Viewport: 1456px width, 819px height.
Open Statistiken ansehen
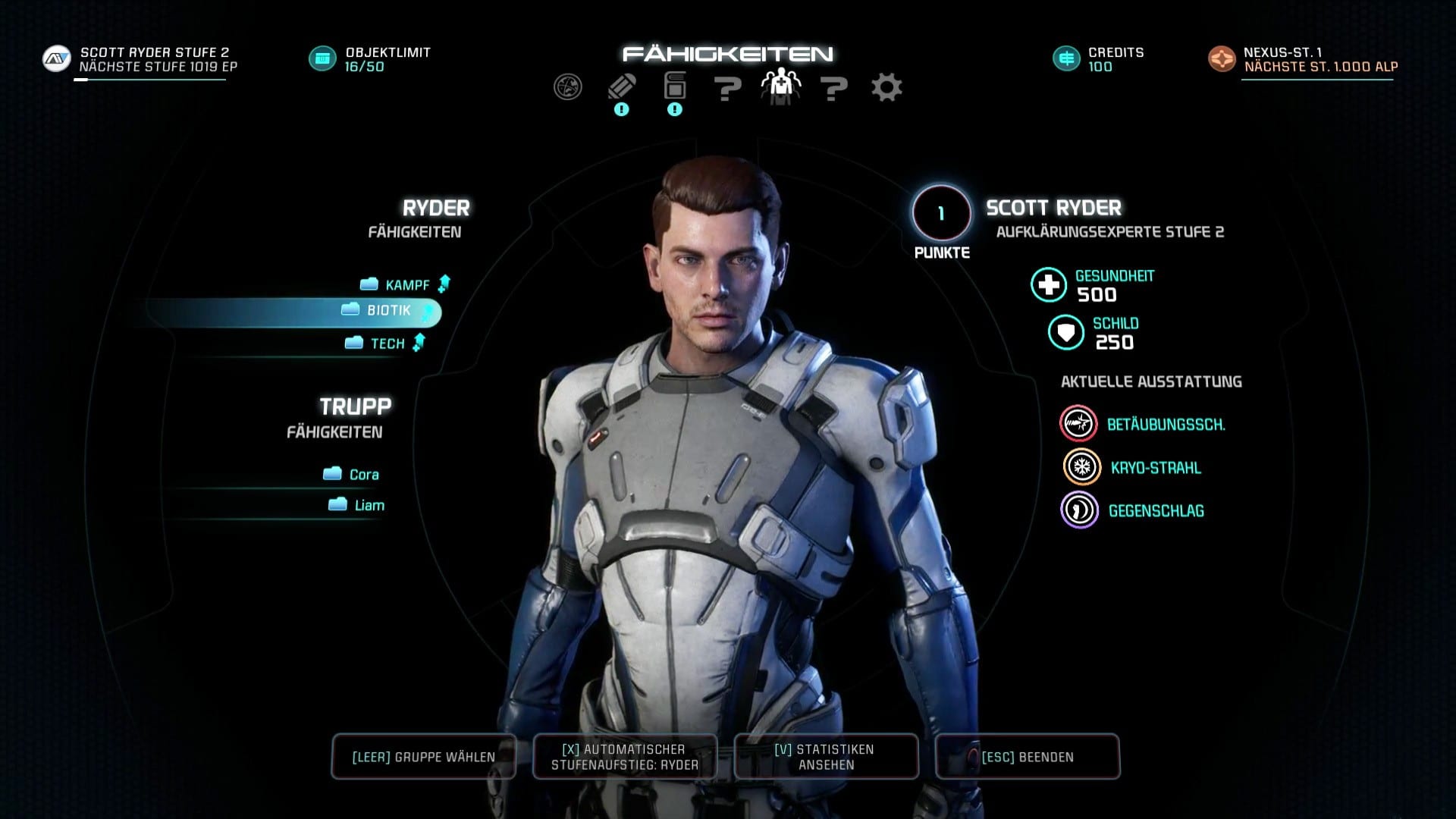coord(826,757)
